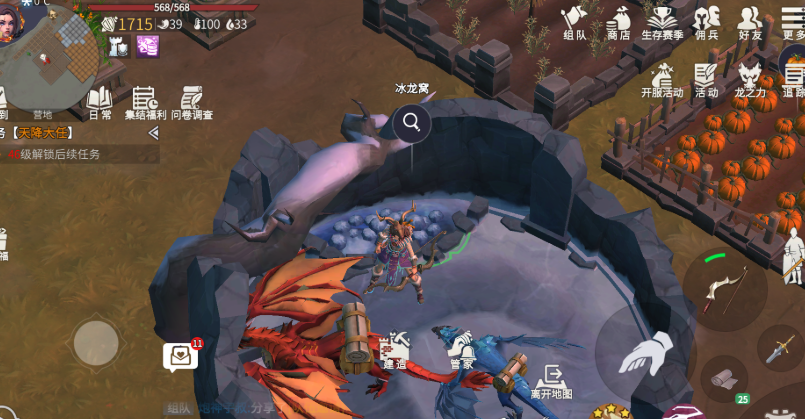The height and width of the screenshot is (419, 805).
Task: Open the 开服活动 server launch events
Action: (x=661, y=79)
